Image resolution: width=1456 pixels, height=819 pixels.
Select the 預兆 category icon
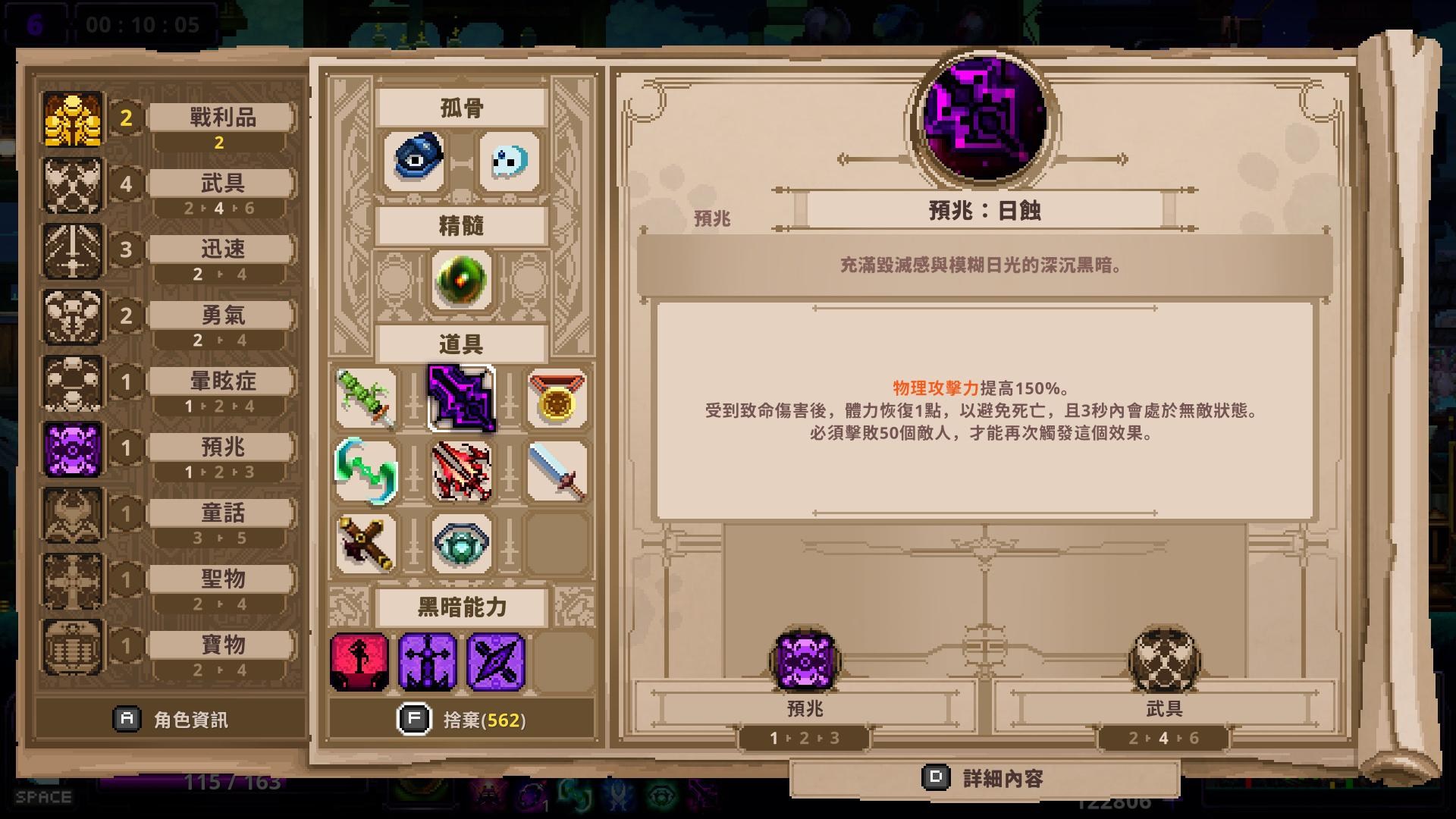click(73, 447)
